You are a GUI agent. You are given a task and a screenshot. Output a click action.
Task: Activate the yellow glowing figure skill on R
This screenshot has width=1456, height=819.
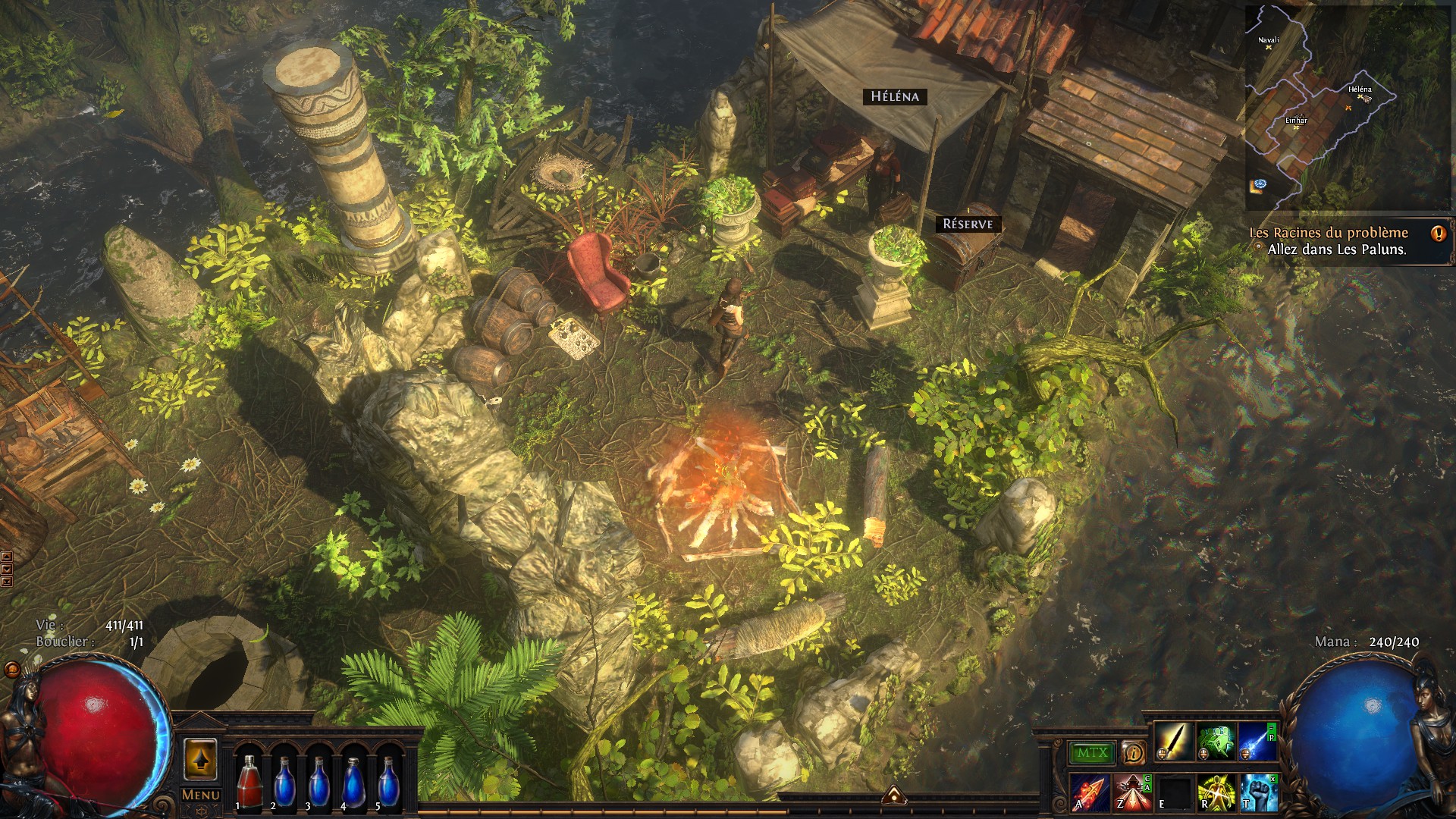point(1216,792)
